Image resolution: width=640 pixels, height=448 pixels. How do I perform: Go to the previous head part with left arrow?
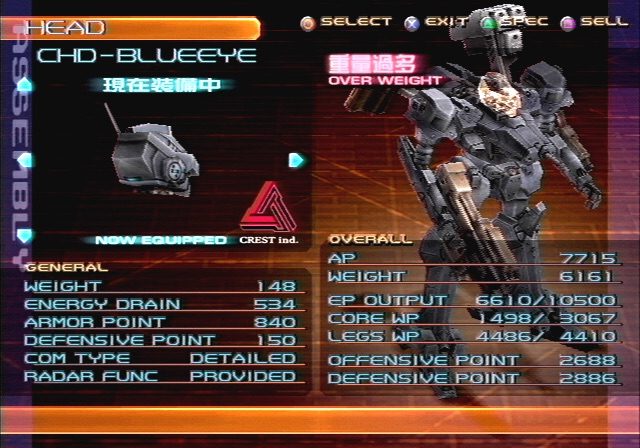(26, 160)
